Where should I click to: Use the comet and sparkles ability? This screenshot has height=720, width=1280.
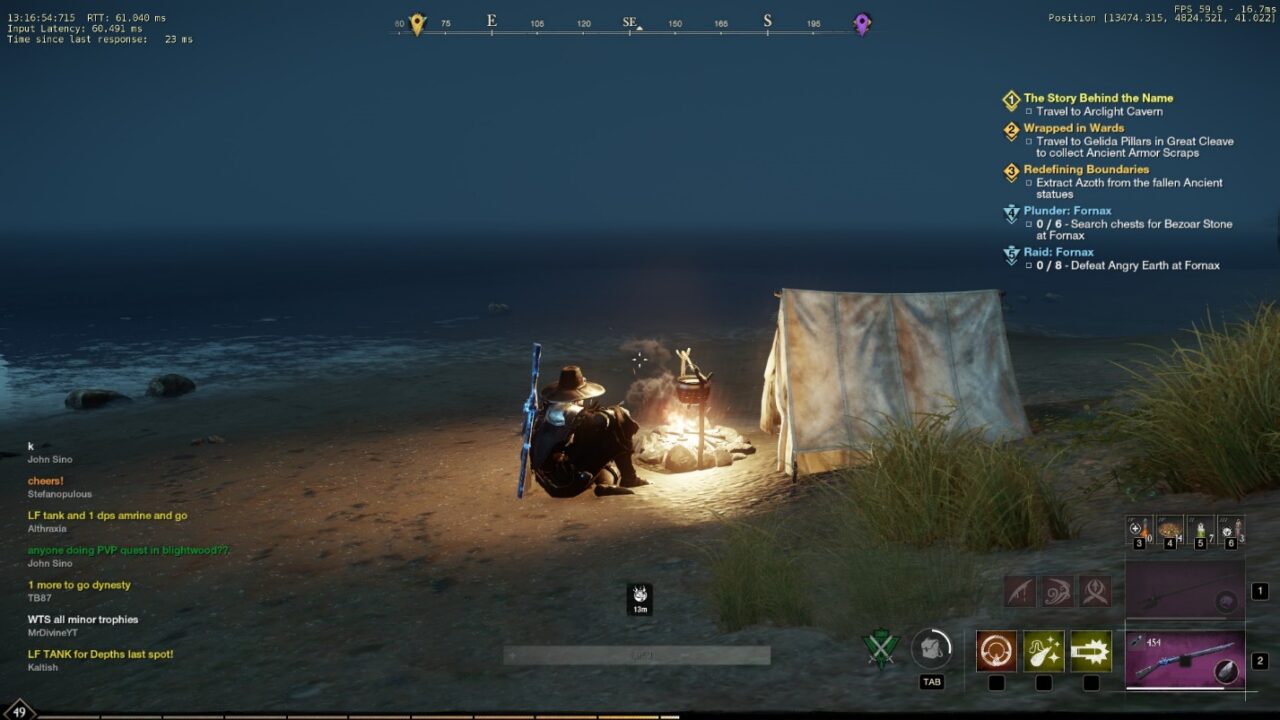[x=1043, y=651]
